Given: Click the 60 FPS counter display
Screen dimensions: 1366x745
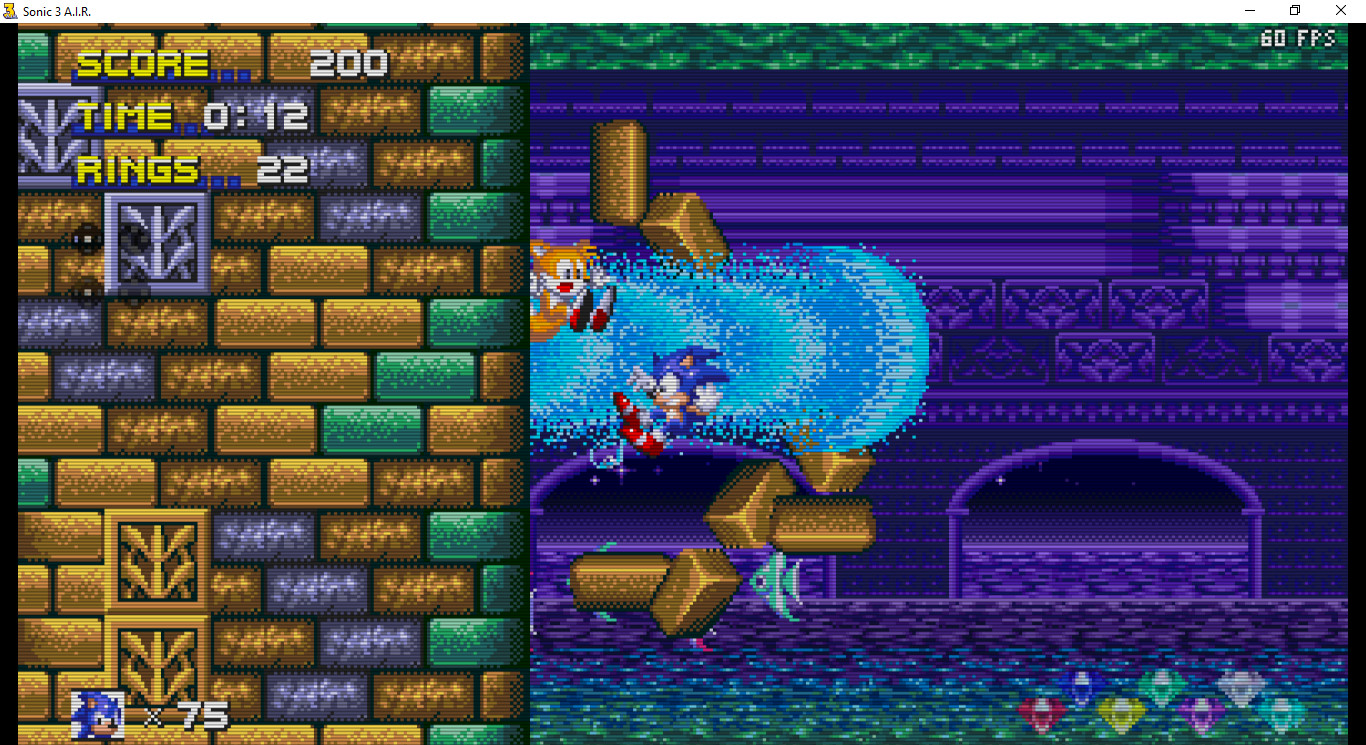Looking at the screenshot, I should tap(1295, 36).
